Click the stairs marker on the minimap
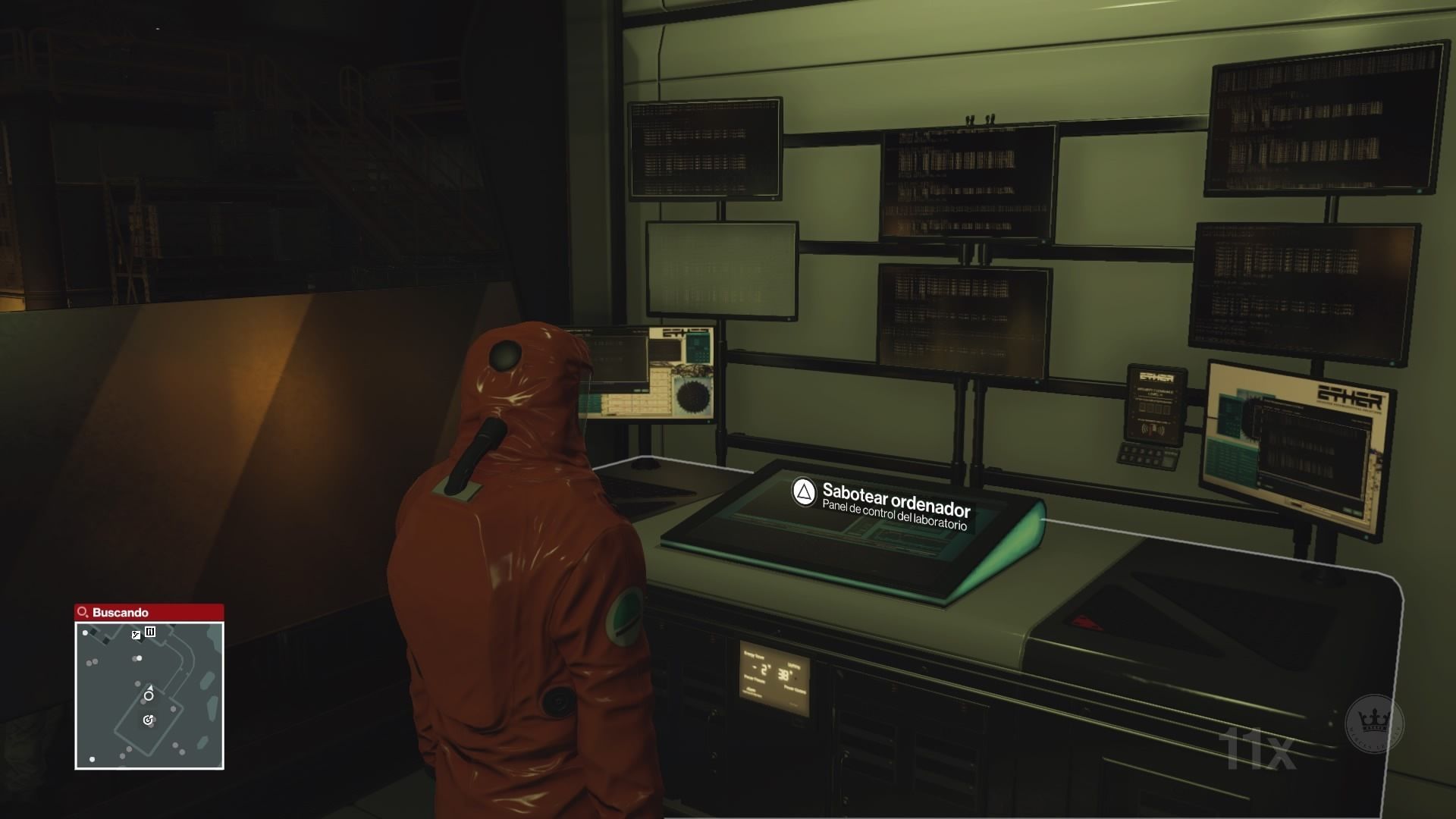The image size is (1456, 819). (136, 635)
